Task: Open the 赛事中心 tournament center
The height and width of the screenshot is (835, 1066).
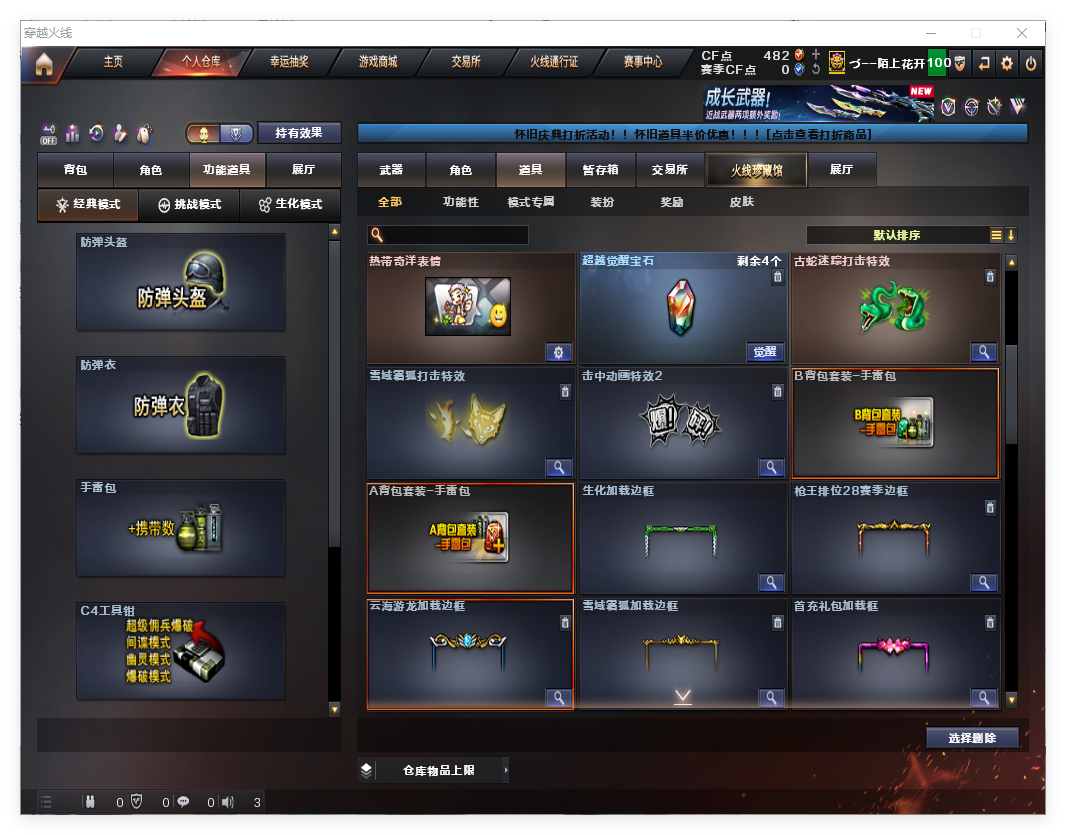Action: [x=643, y=62]
